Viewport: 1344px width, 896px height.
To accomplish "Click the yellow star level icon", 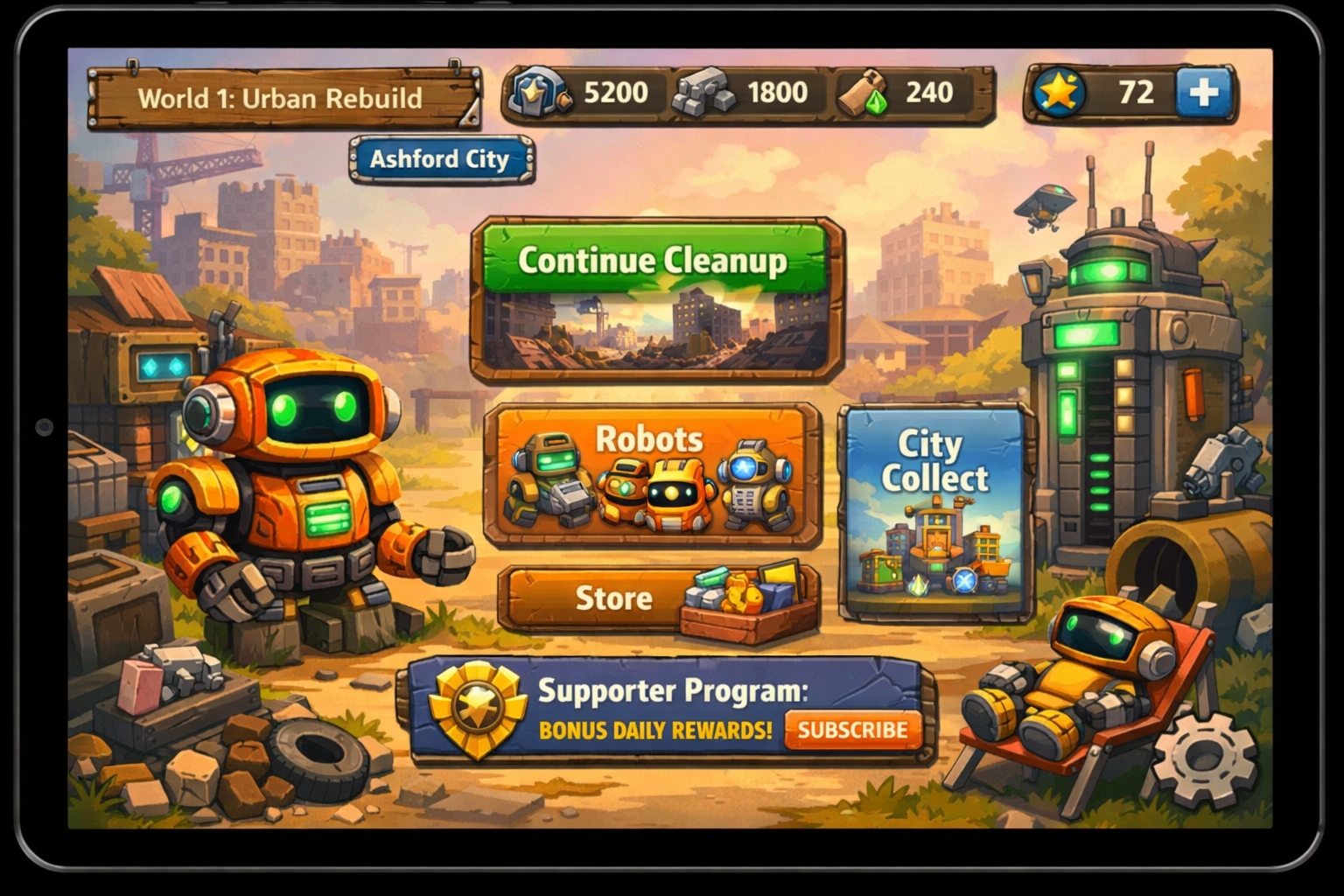I will [x=1061, y=89].
